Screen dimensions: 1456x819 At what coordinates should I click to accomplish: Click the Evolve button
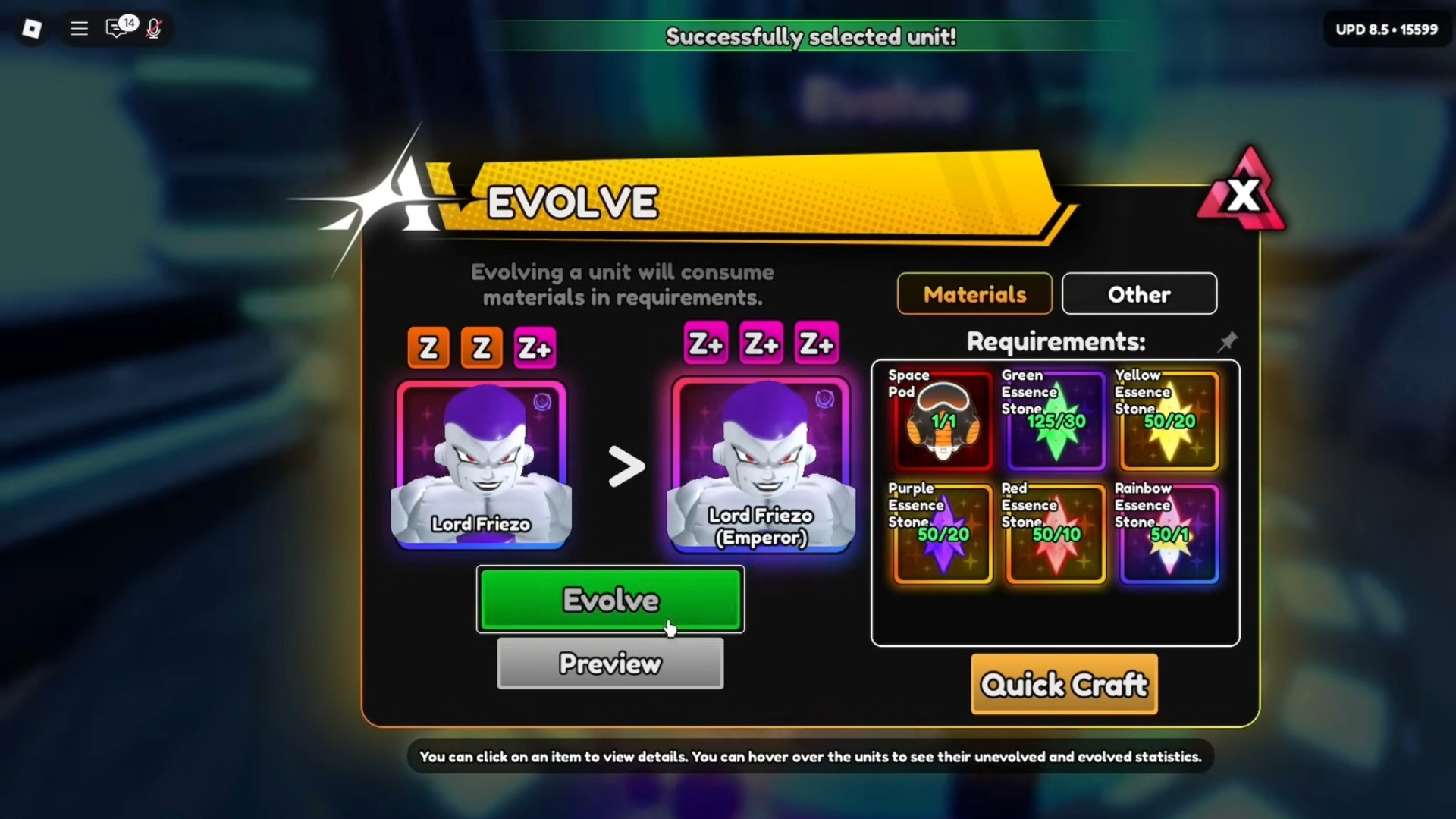(x=610, y=599)
